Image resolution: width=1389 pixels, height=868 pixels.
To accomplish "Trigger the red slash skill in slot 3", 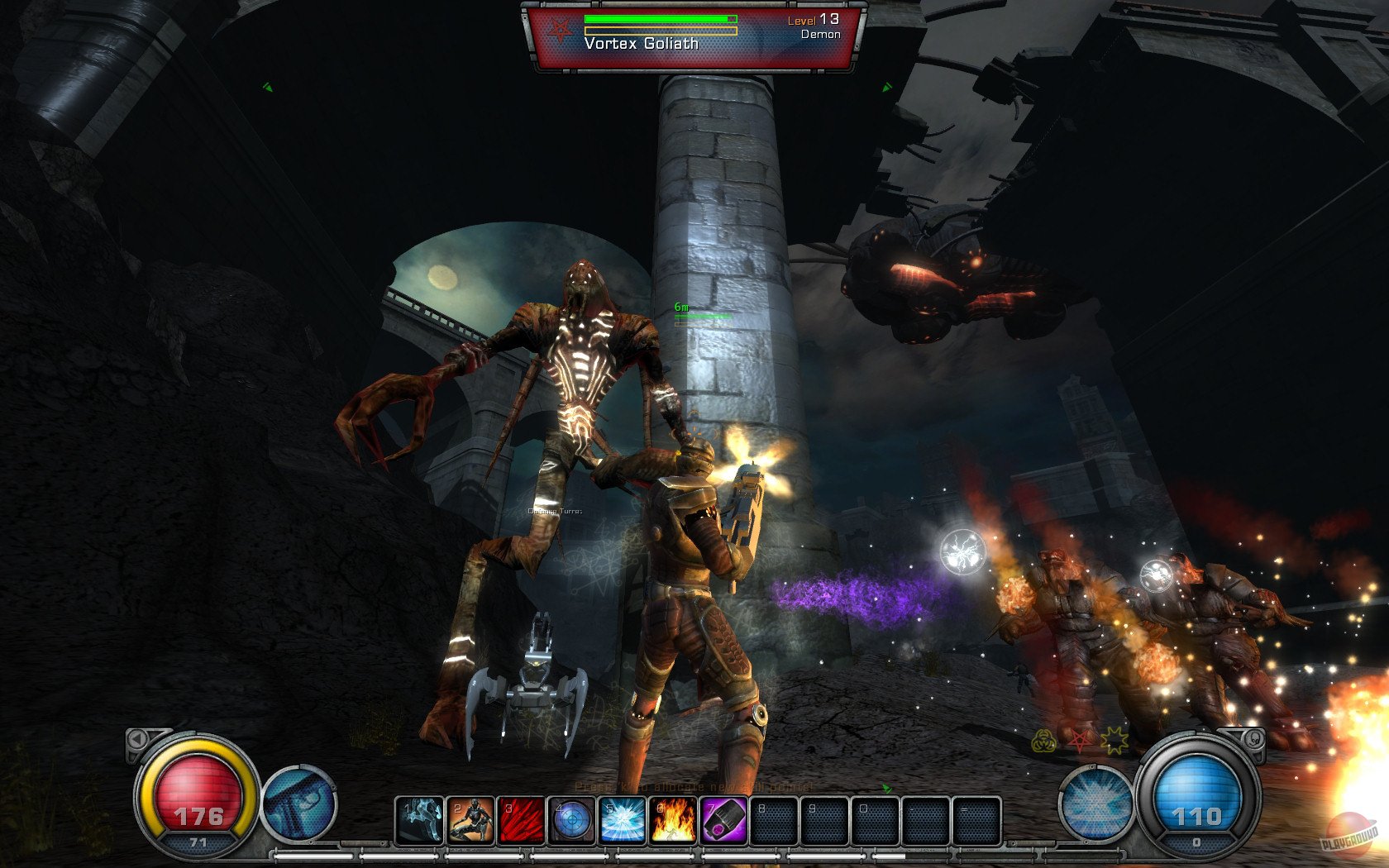I will point(522,820).
